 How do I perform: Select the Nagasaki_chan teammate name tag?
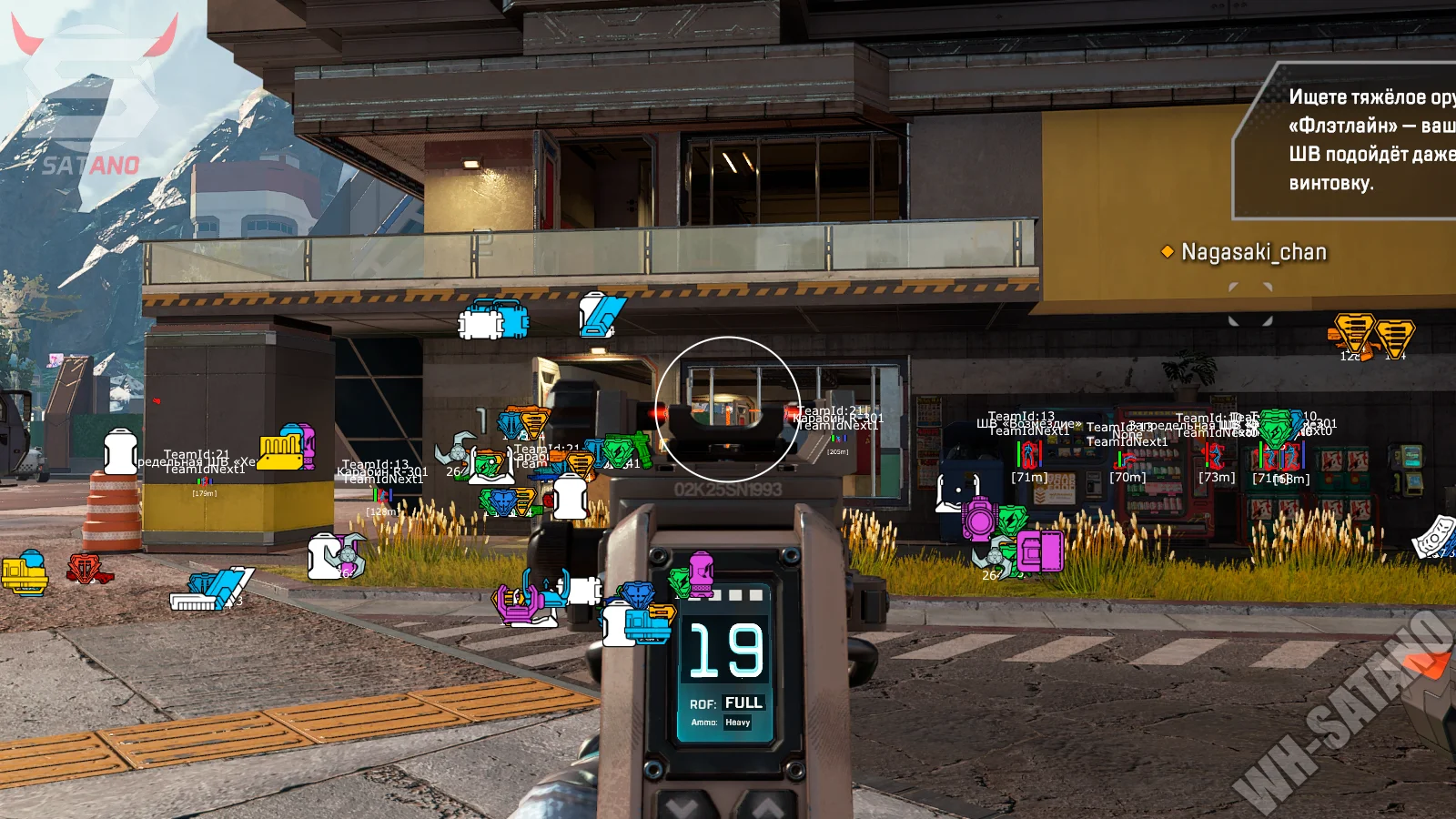pyautogui.click(x=1252, y=252)
